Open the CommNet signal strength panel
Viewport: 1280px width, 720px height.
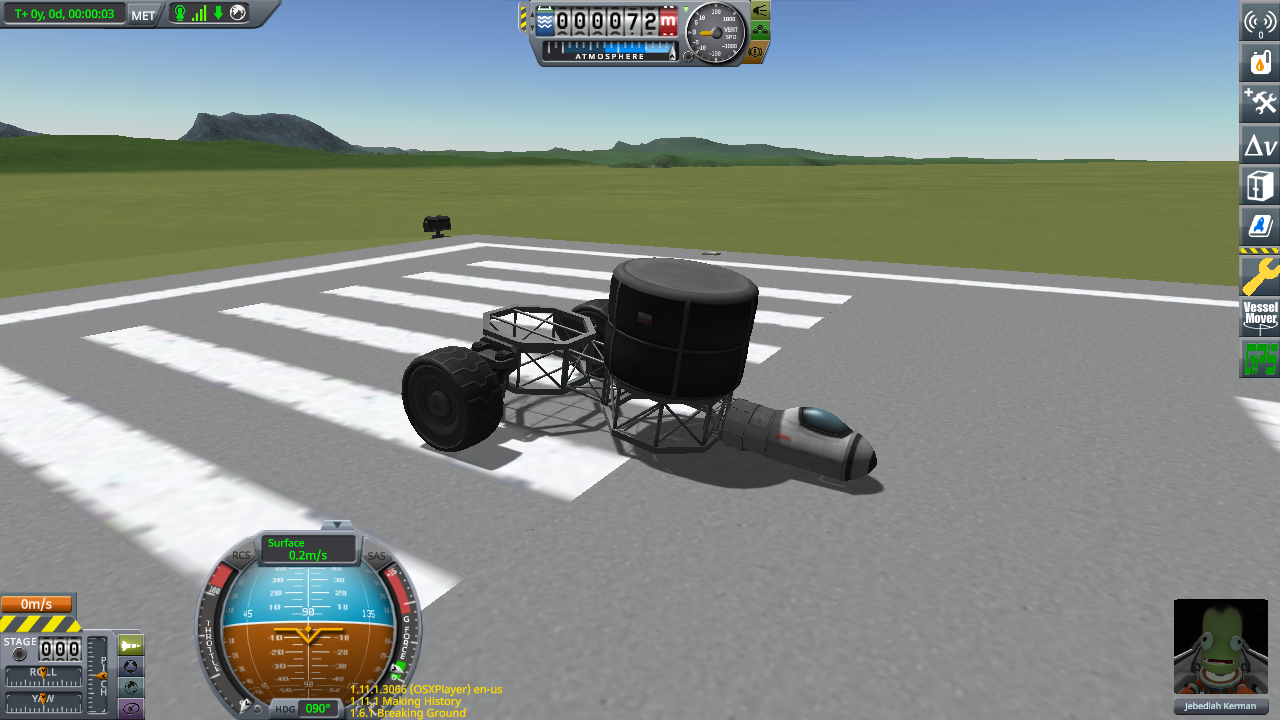(x=1258, y=21)
